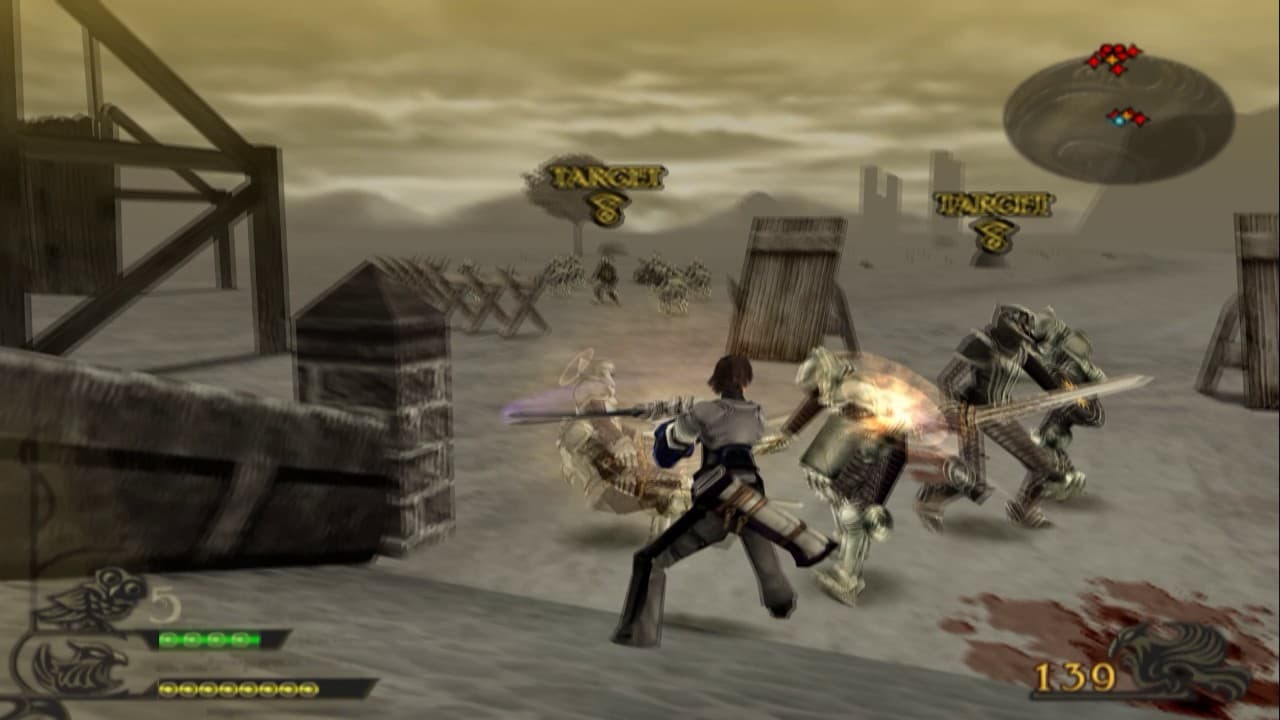Click the upper cluster of red enemy blips
1280x720 pixels.
coord(1115,58)
